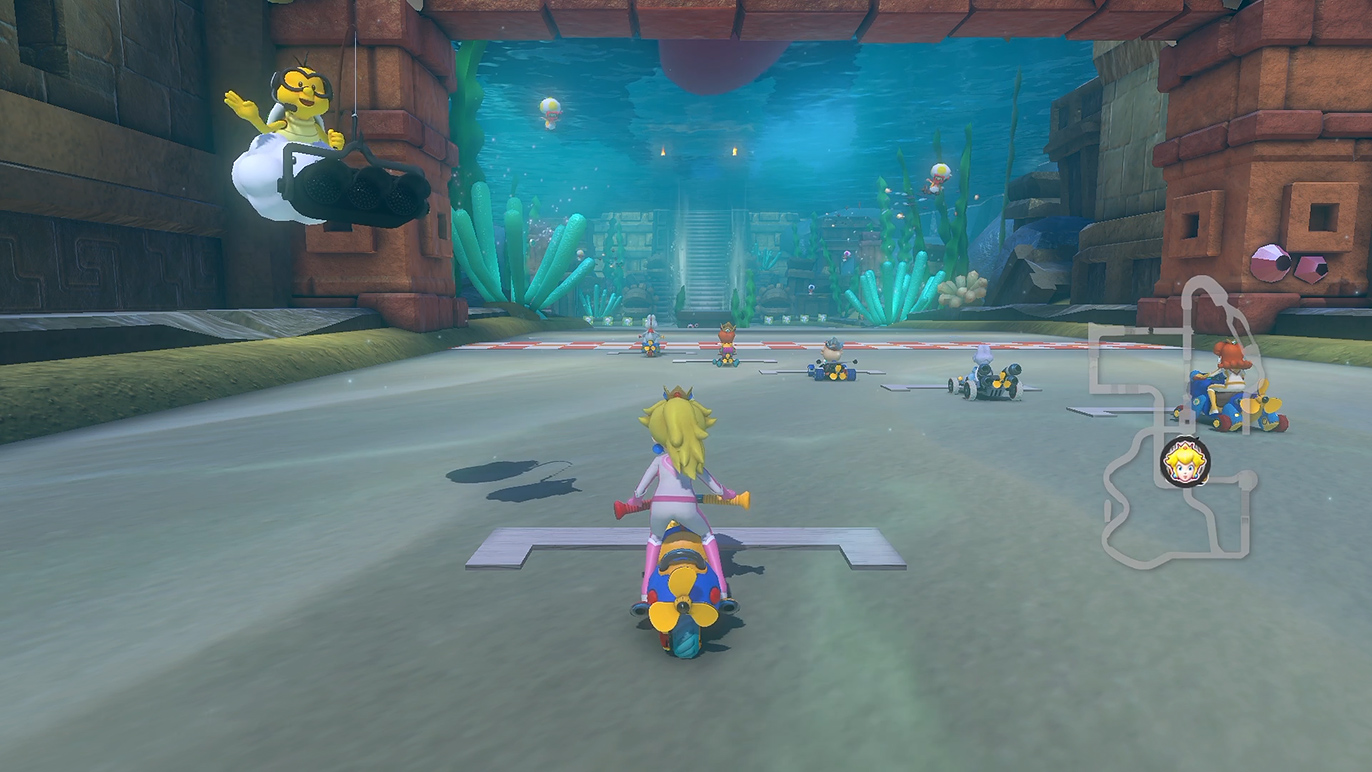
Task: Select Peach's head marker on the minimap
Action: (1185, 462)
